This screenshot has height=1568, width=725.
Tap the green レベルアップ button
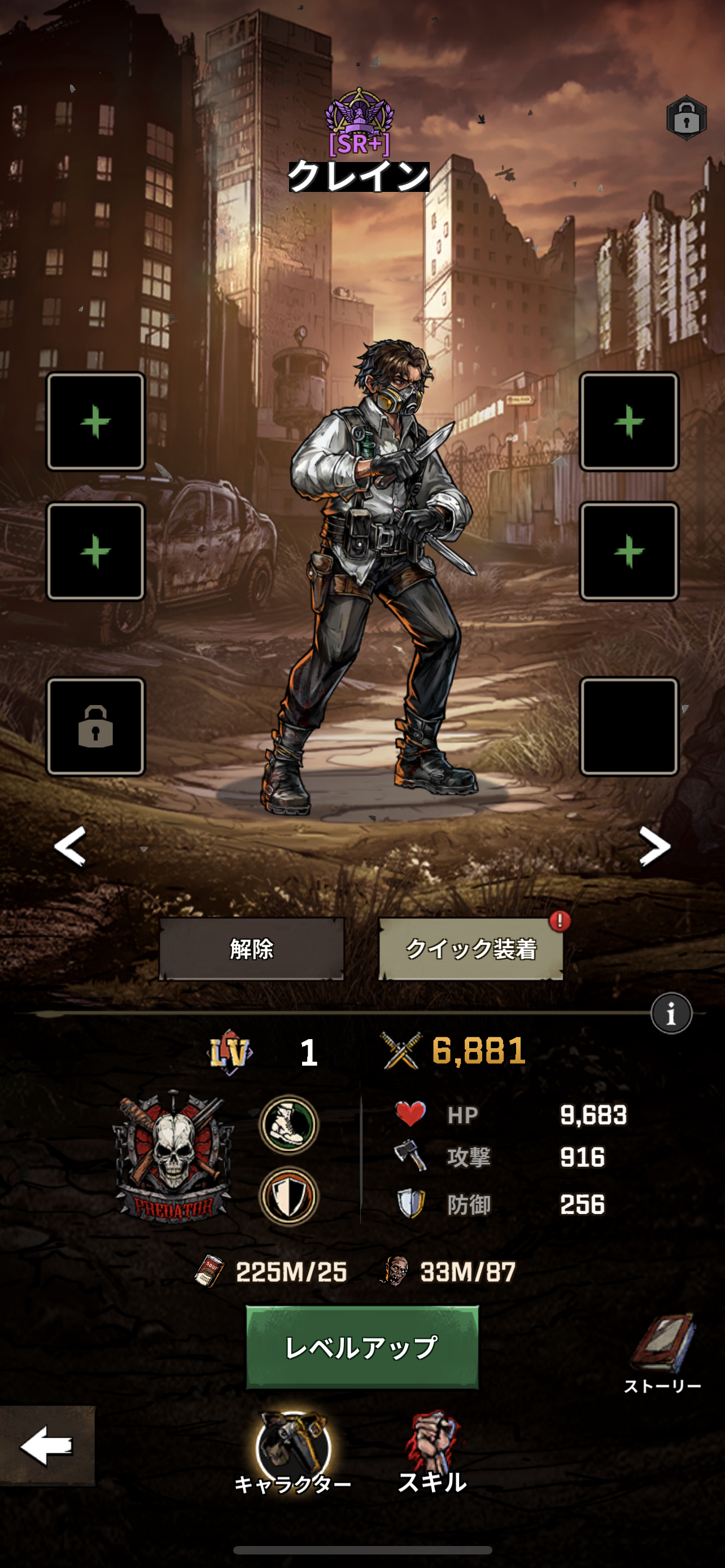361,1347
